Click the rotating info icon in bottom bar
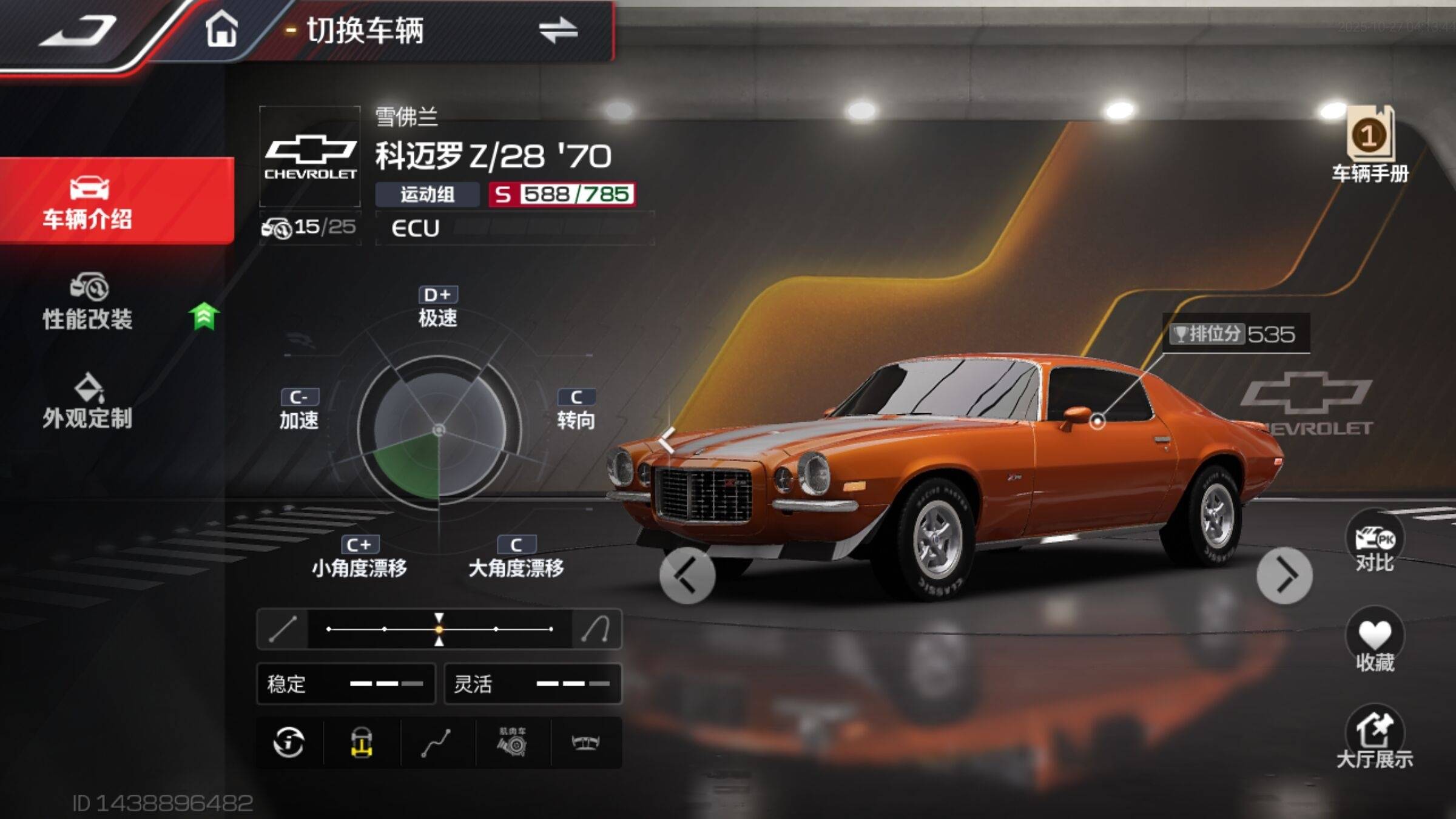 click(289, 743)
